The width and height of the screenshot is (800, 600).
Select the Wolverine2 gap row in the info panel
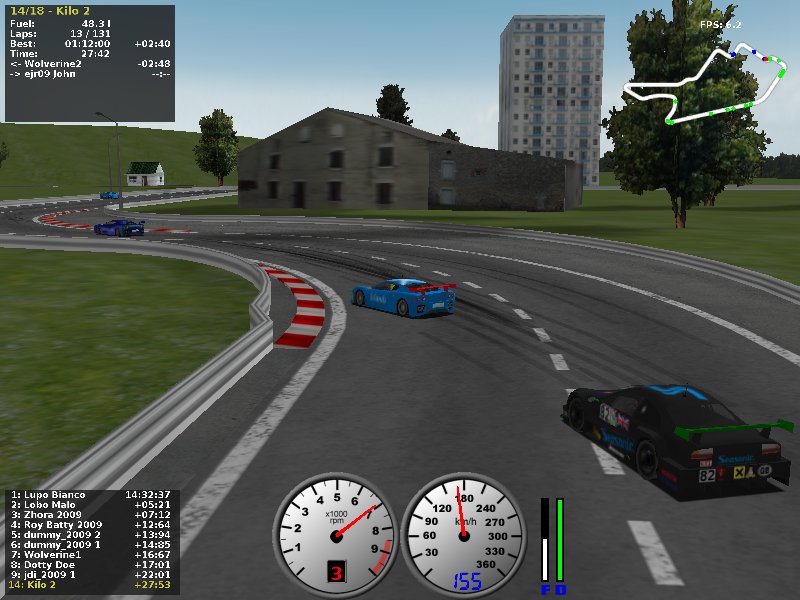(90, 64)
